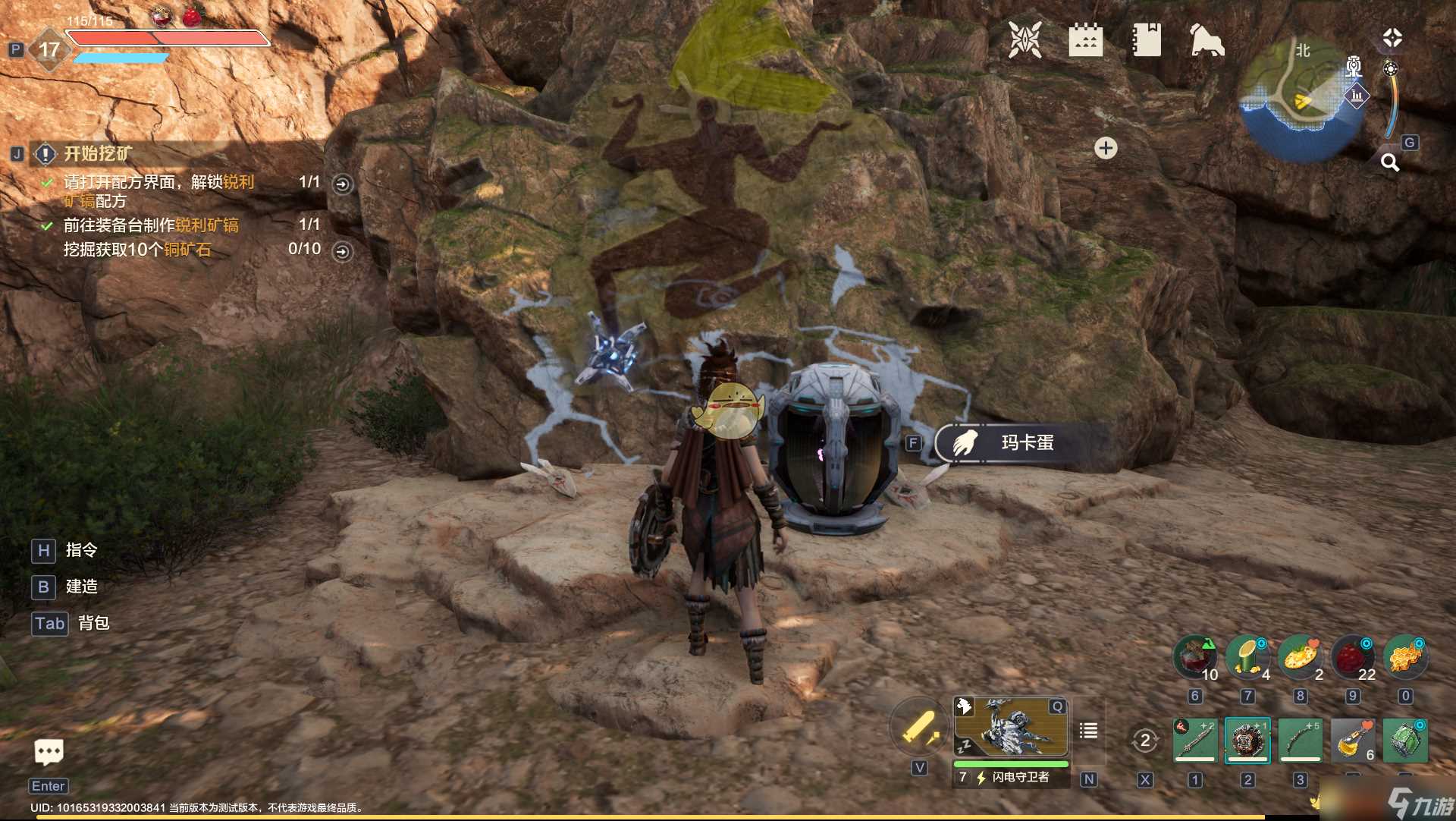Screen dimensions: 1456x821
Task: Click the crossed-feathers emblem icon
Action: (x=1025, y=40)
